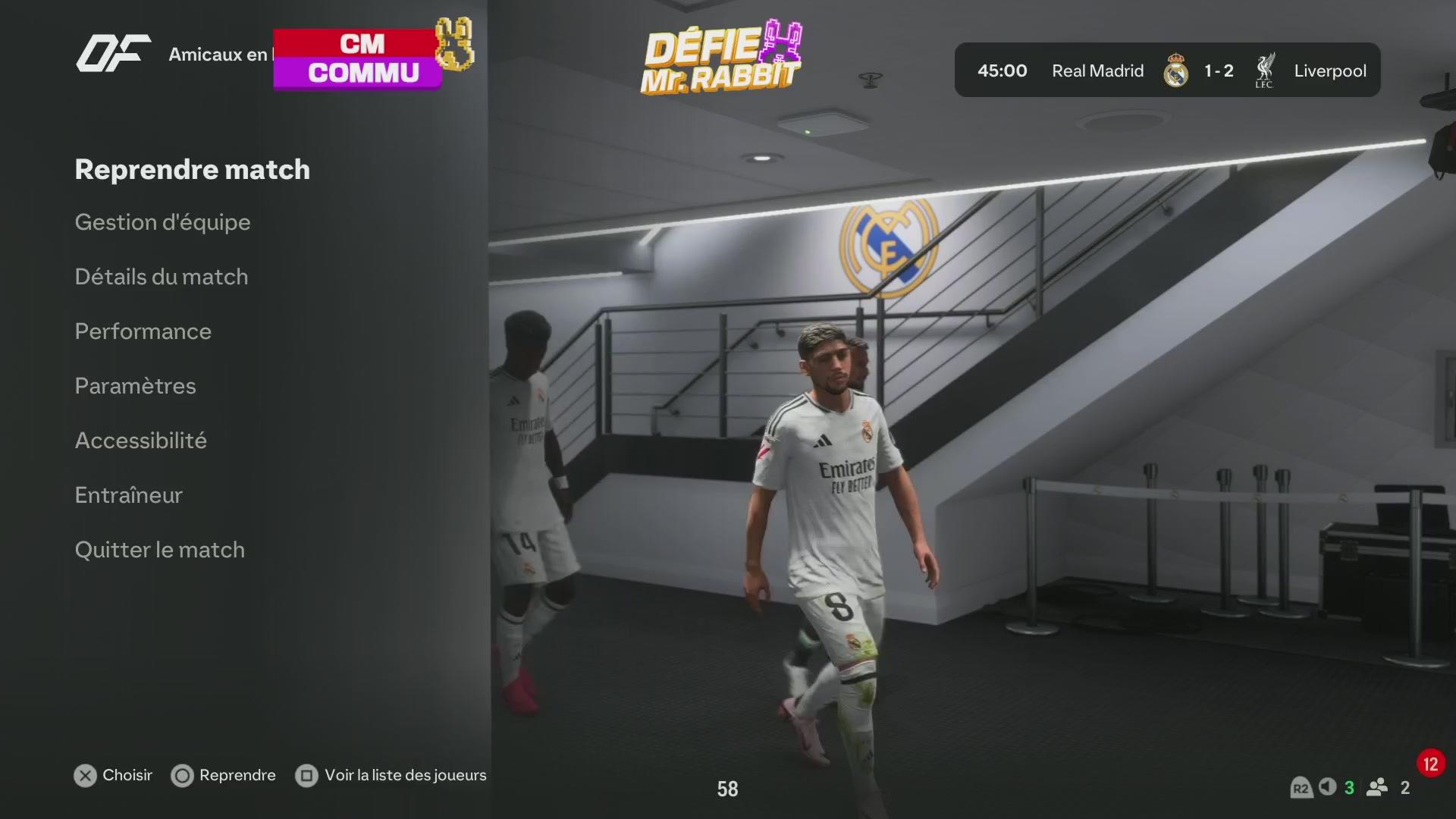Click the Défie Mr. Rabbit overlay logo
1456x819 pixels.
(x=721, y=58)
